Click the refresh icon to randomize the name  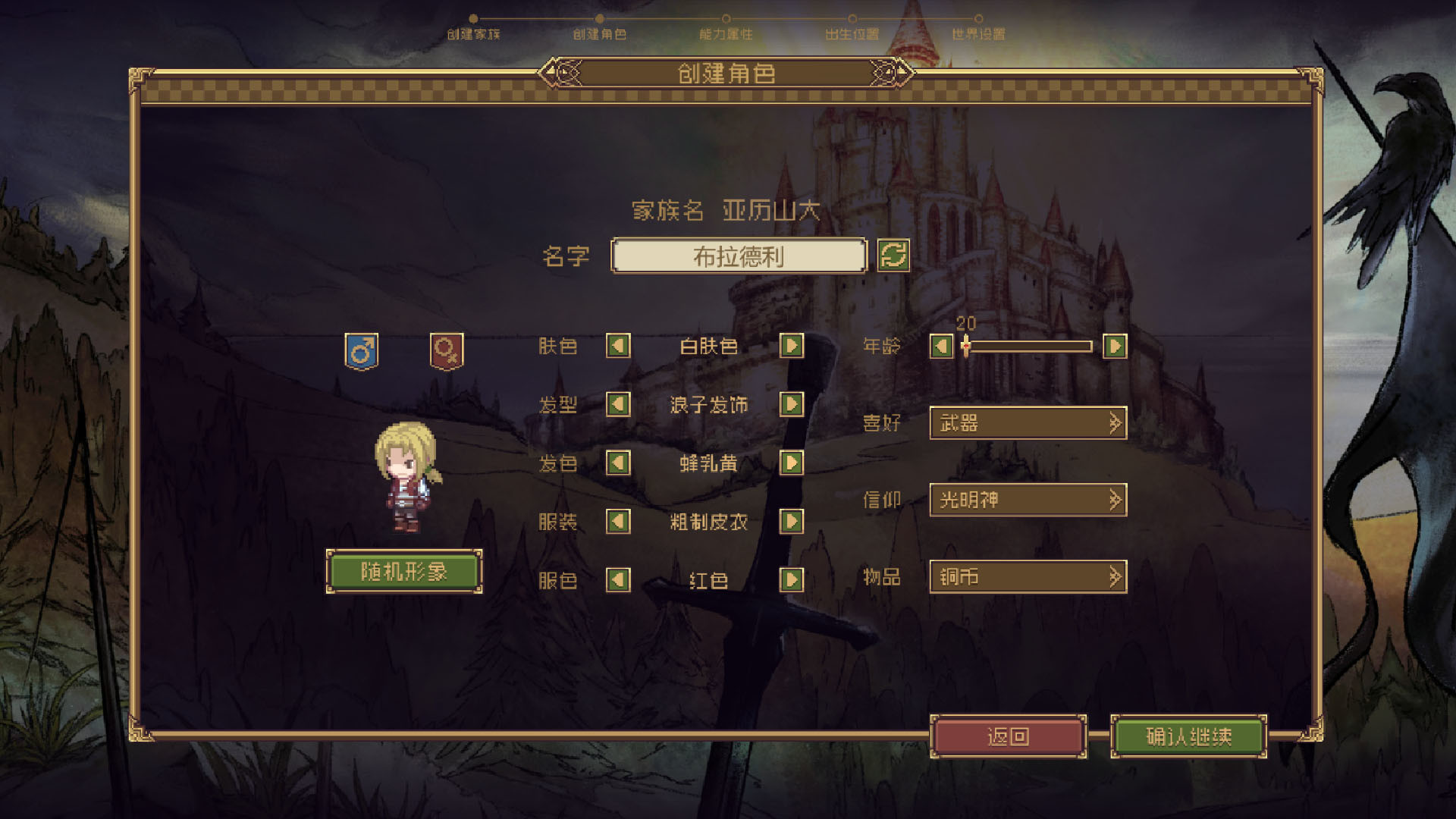pos(894,256)
